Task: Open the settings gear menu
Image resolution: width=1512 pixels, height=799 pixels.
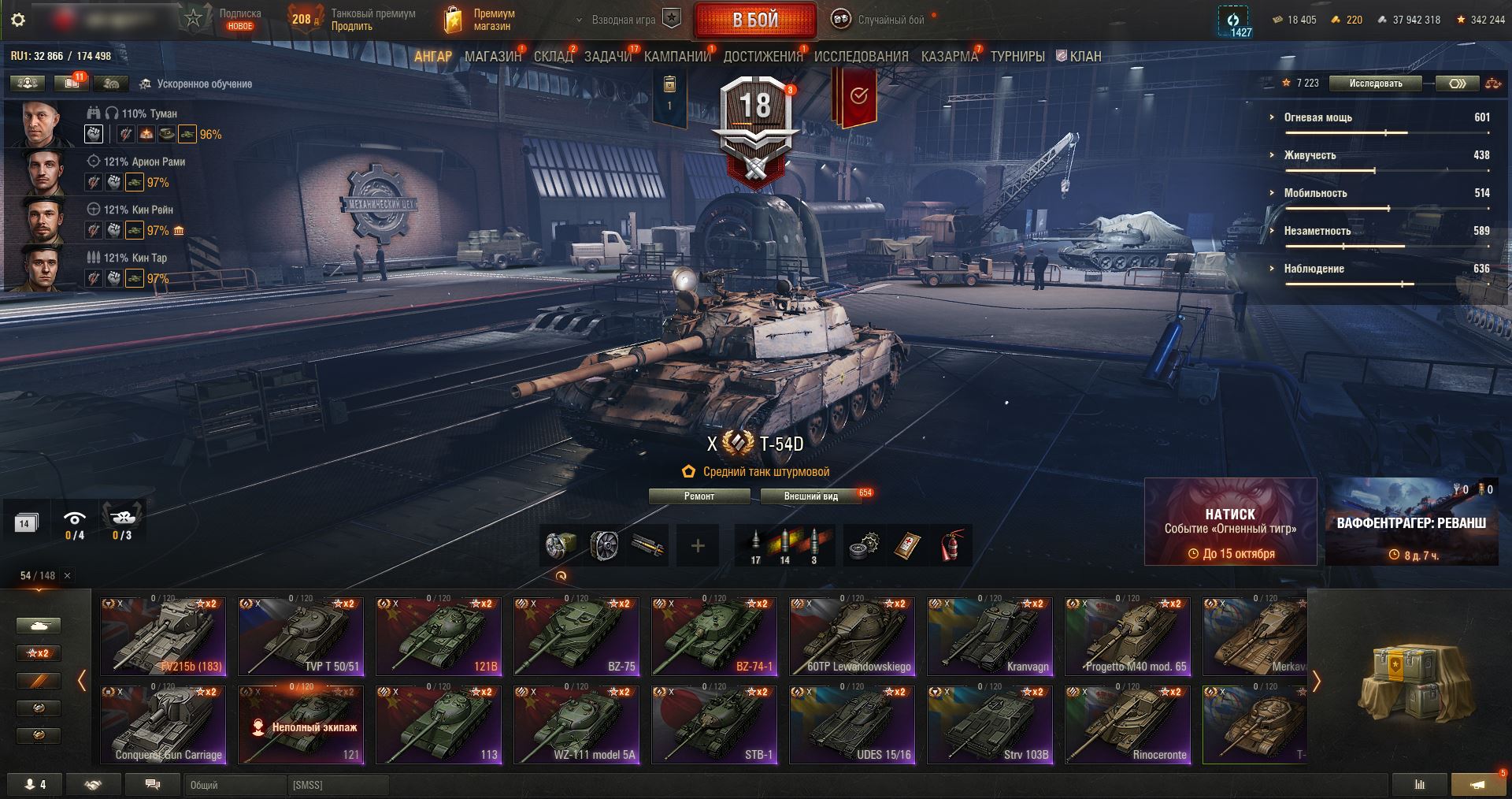Action: 18,20
